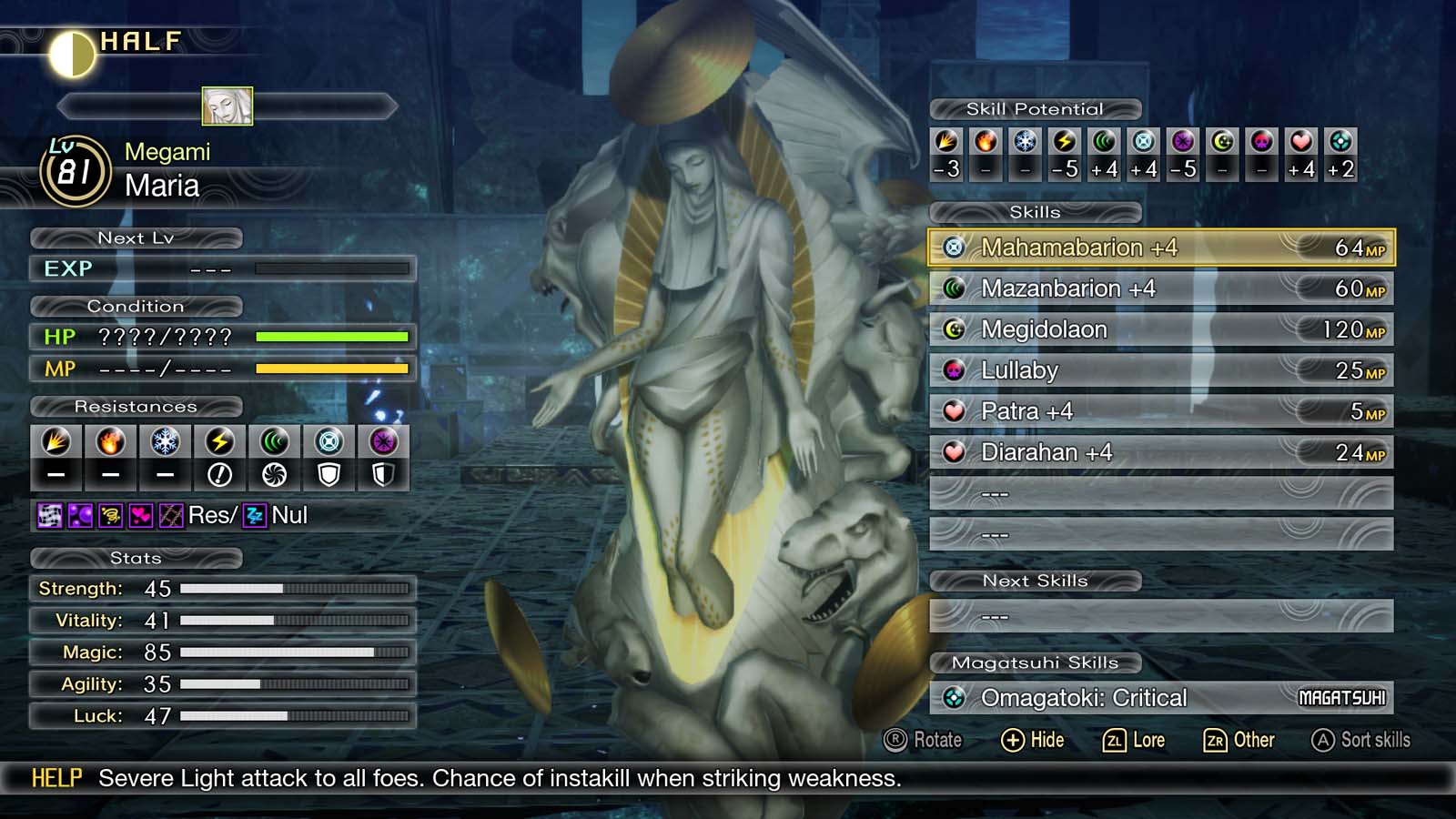Open Maria's Lore entry

(x=1135, y=740)
